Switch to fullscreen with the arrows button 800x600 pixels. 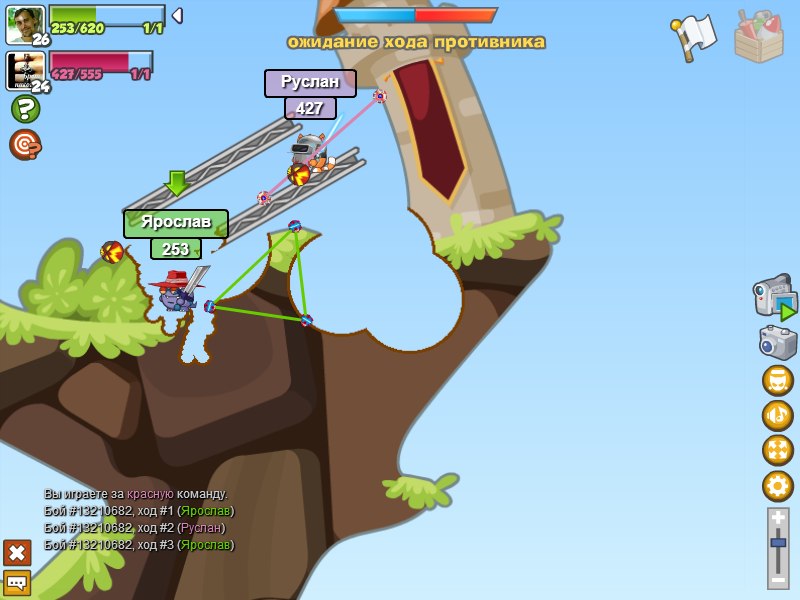tap(777, 450)
